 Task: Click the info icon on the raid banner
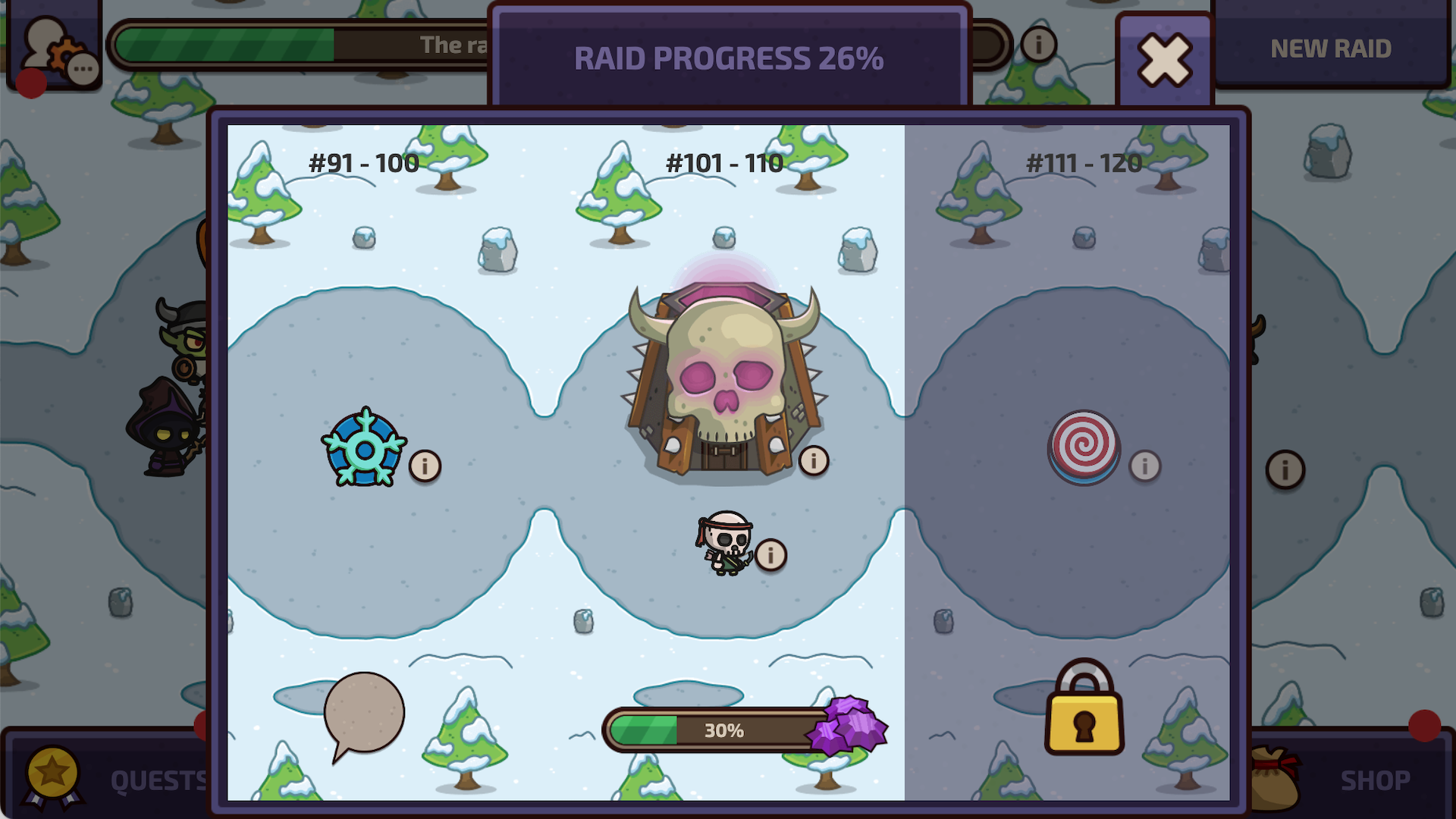[x=1037, y=45]
